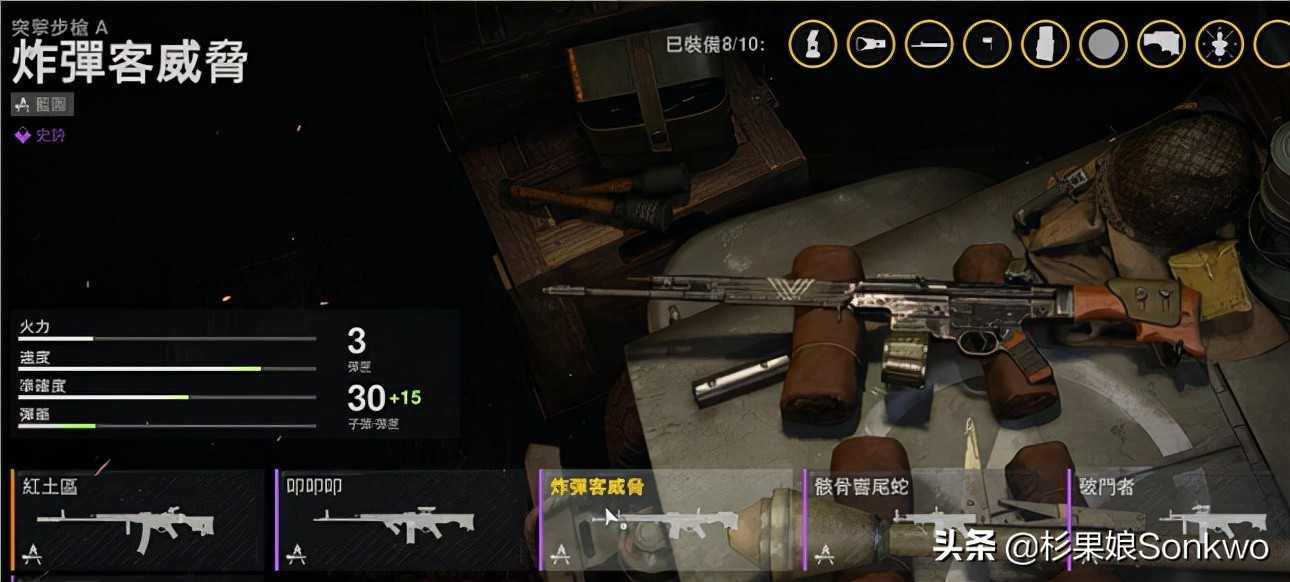Image resolution: width=1290 pixels, height=582 pixels.
Task: Select the long barrel attachment icon
Action: [x=929, y=44]
